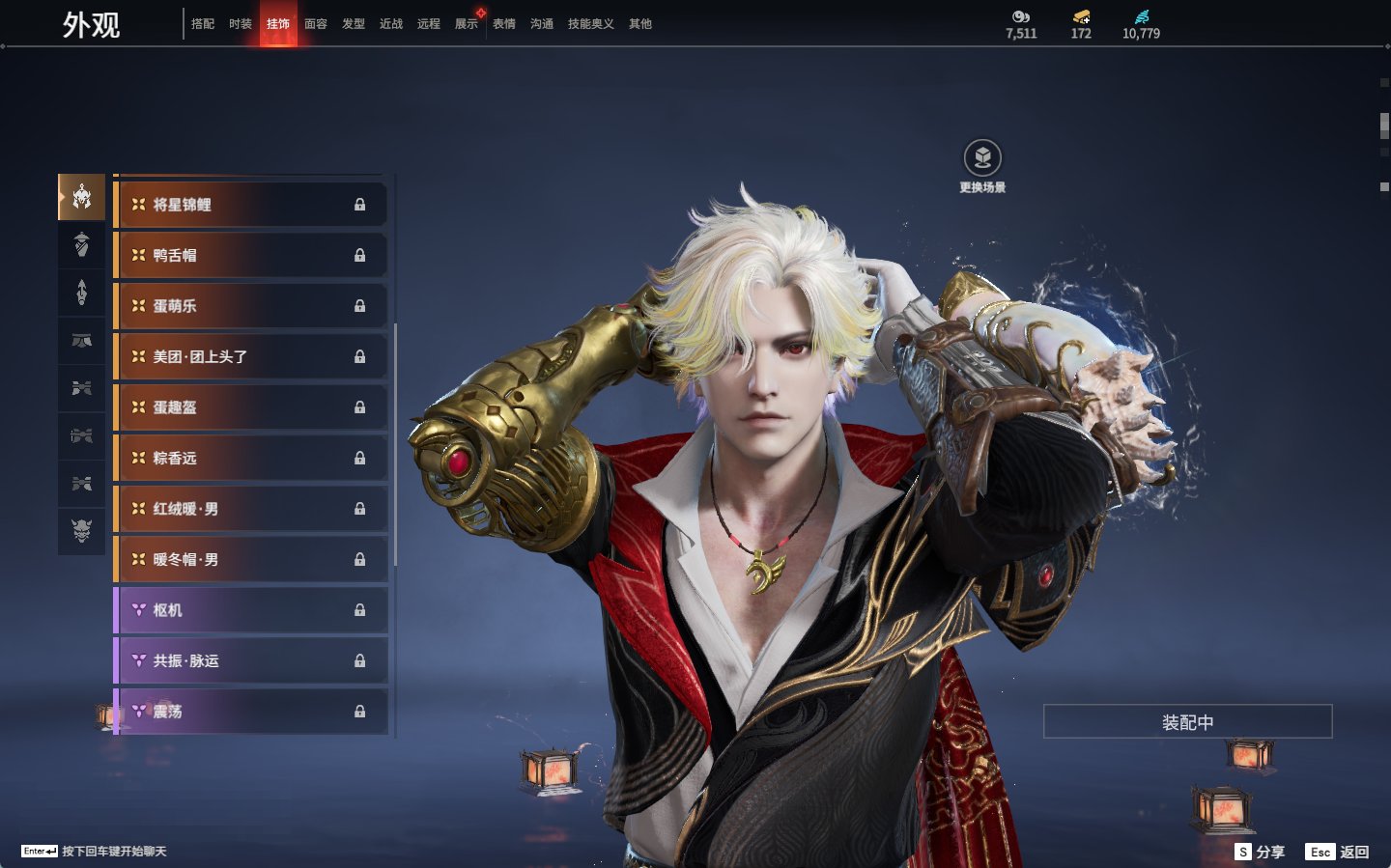Select the 面容 face tab
The width and height of the screenshot is (1391, 868).
[316, 24]
